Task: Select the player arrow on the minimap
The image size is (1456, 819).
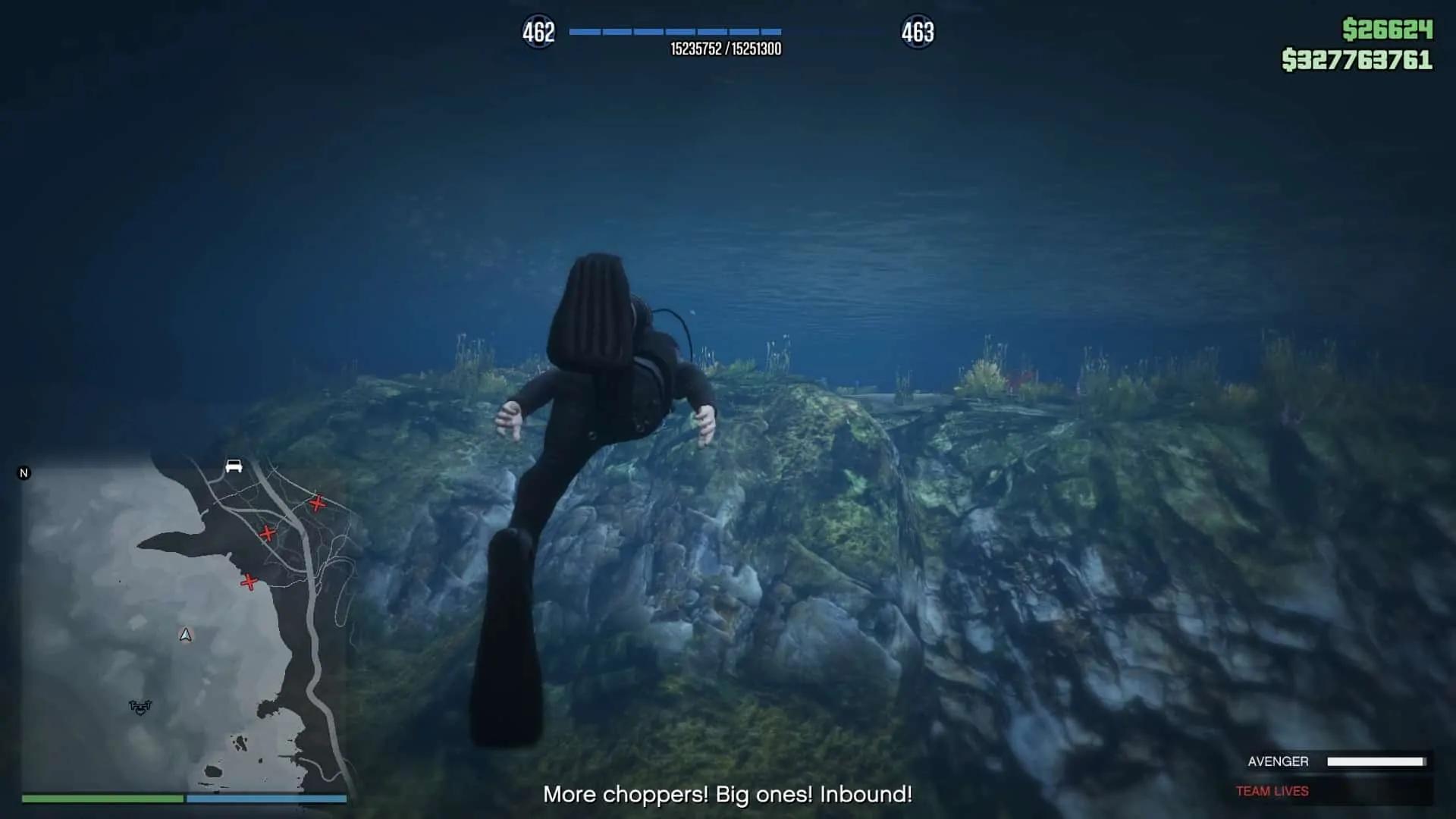Action: click(x=186, y=635)
